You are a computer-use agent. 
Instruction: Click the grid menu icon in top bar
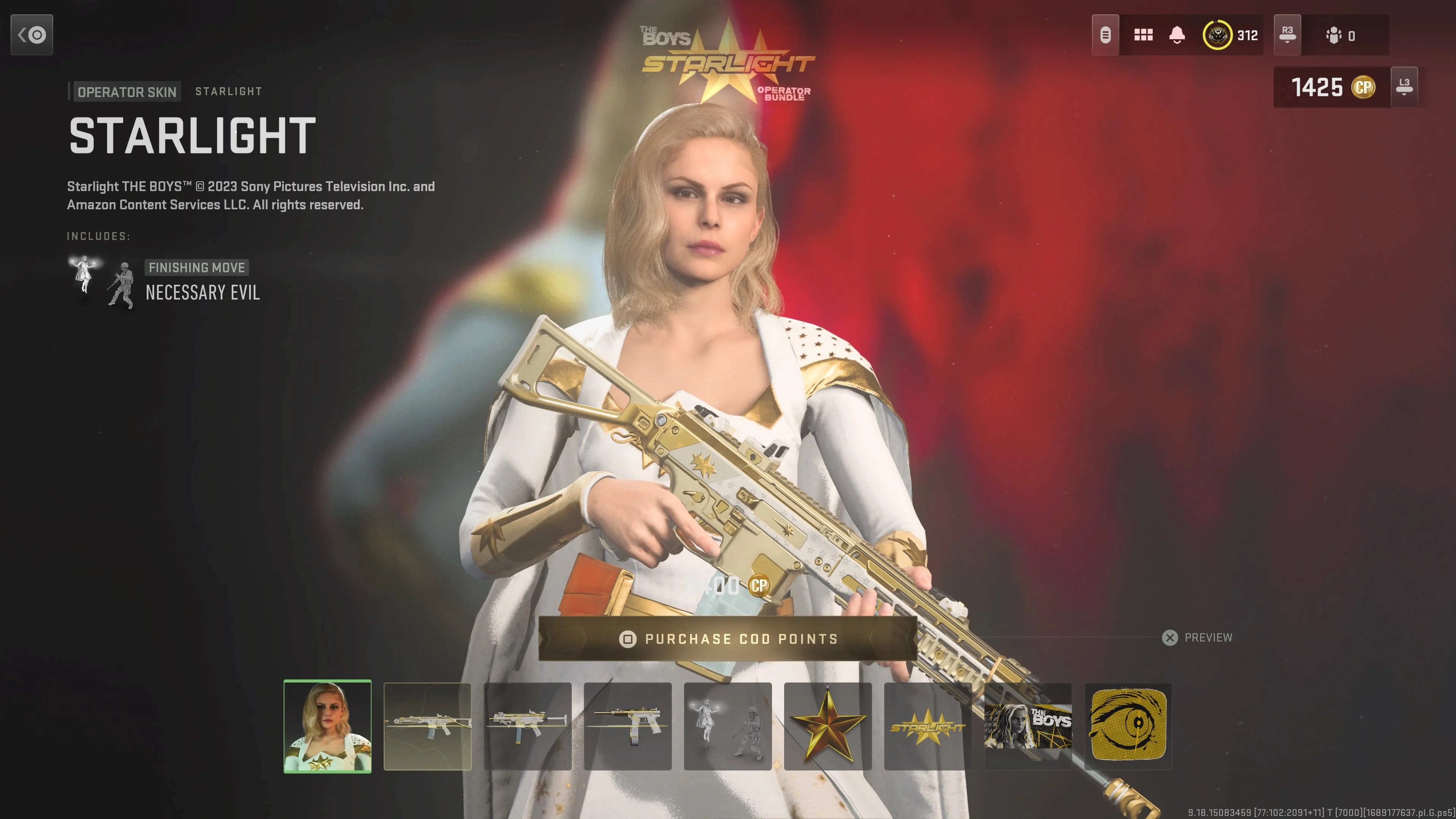[x=1144, y=35]
